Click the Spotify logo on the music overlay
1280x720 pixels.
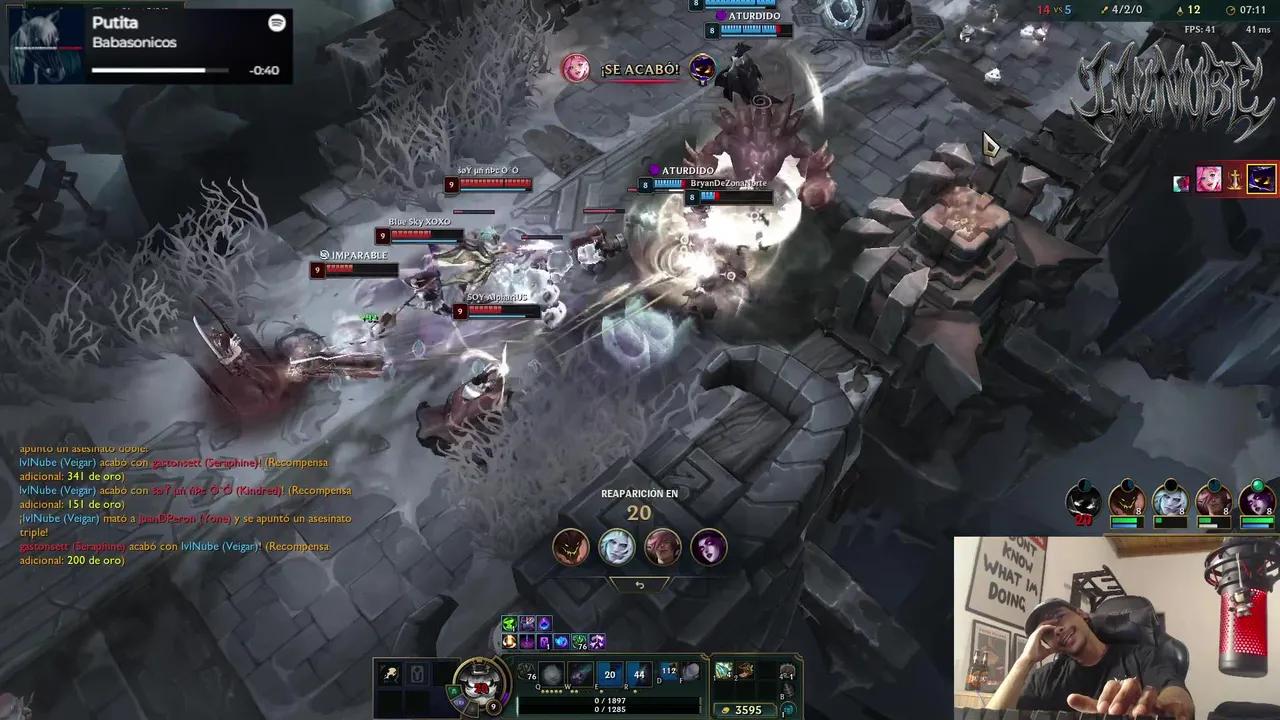coord(277,23)
